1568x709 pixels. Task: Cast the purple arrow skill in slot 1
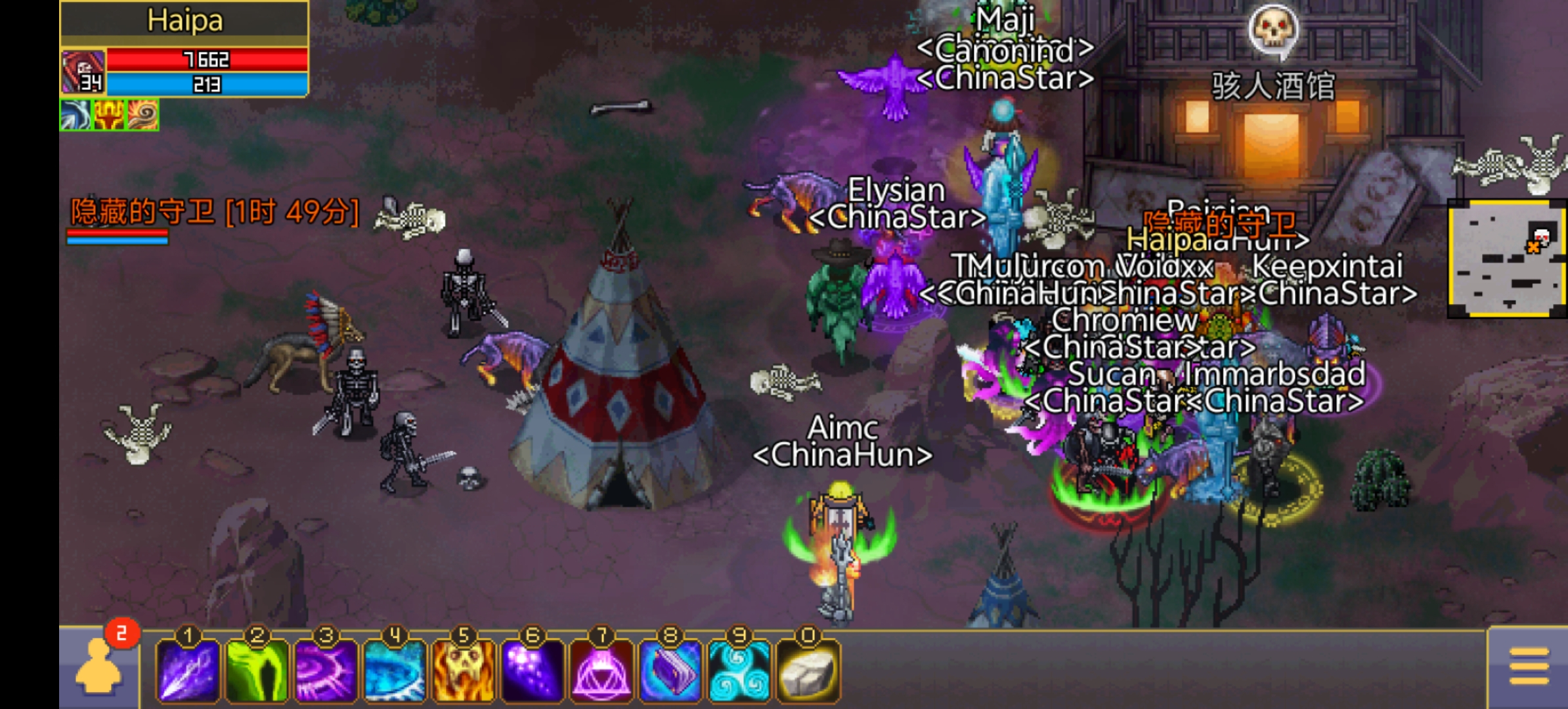pos(188,671)
